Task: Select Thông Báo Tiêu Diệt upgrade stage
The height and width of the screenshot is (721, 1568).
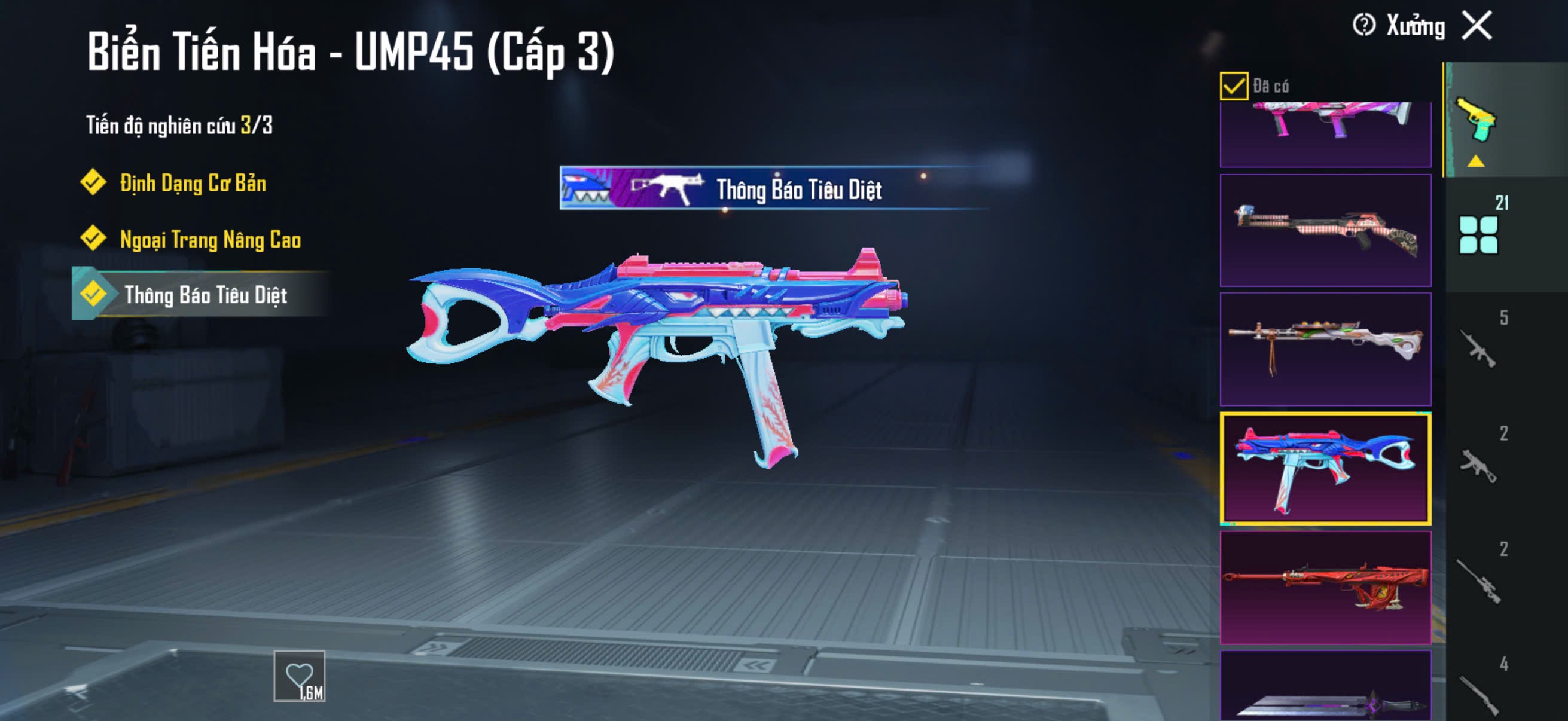Action: click(205, 295)
